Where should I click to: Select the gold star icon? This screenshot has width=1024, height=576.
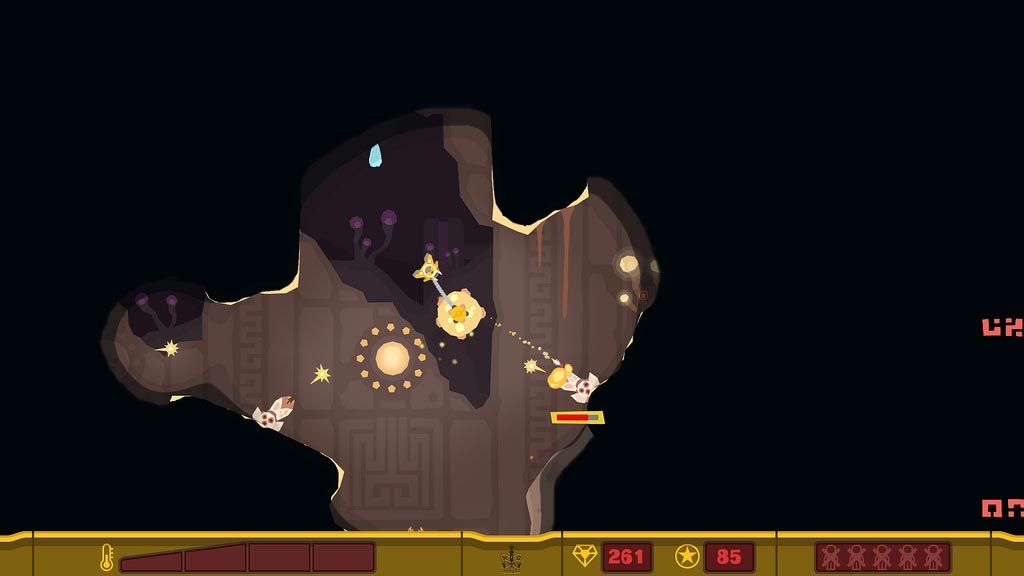tap(687, 556)
